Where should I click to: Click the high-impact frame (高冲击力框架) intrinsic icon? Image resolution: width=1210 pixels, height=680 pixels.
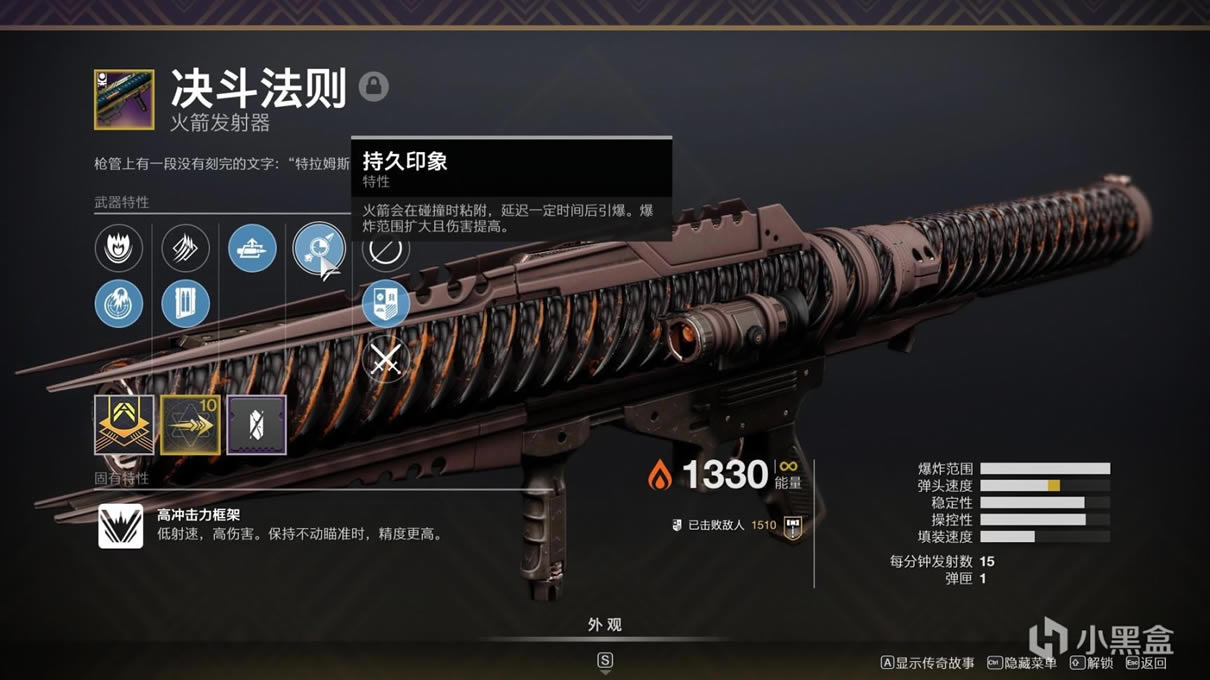(120, 526)
